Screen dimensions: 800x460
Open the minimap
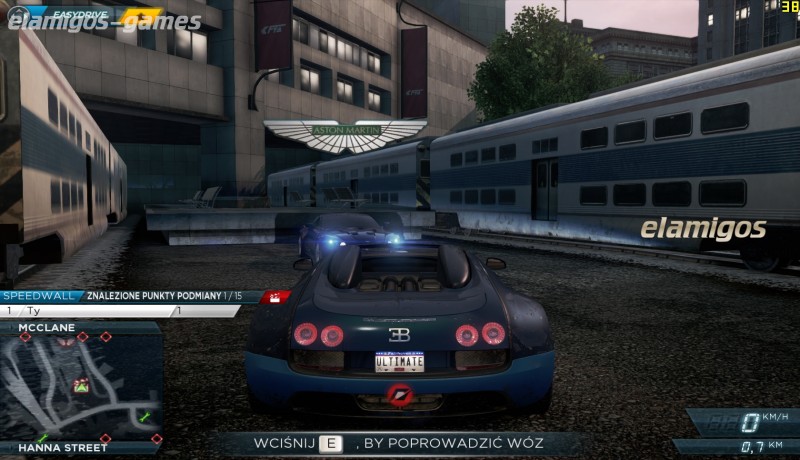point(81,387)
